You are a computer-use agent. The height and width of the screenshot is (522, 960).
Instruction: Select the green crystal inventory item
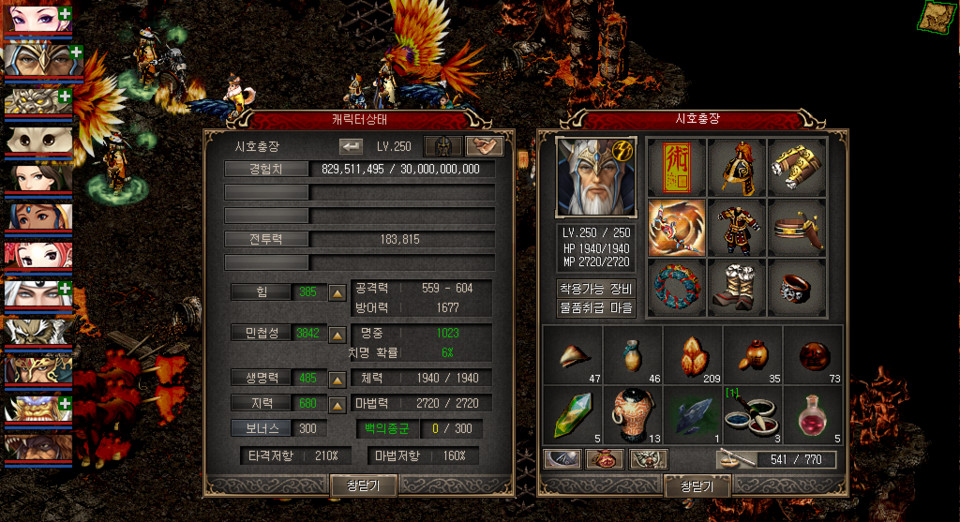tap(571, 413)
